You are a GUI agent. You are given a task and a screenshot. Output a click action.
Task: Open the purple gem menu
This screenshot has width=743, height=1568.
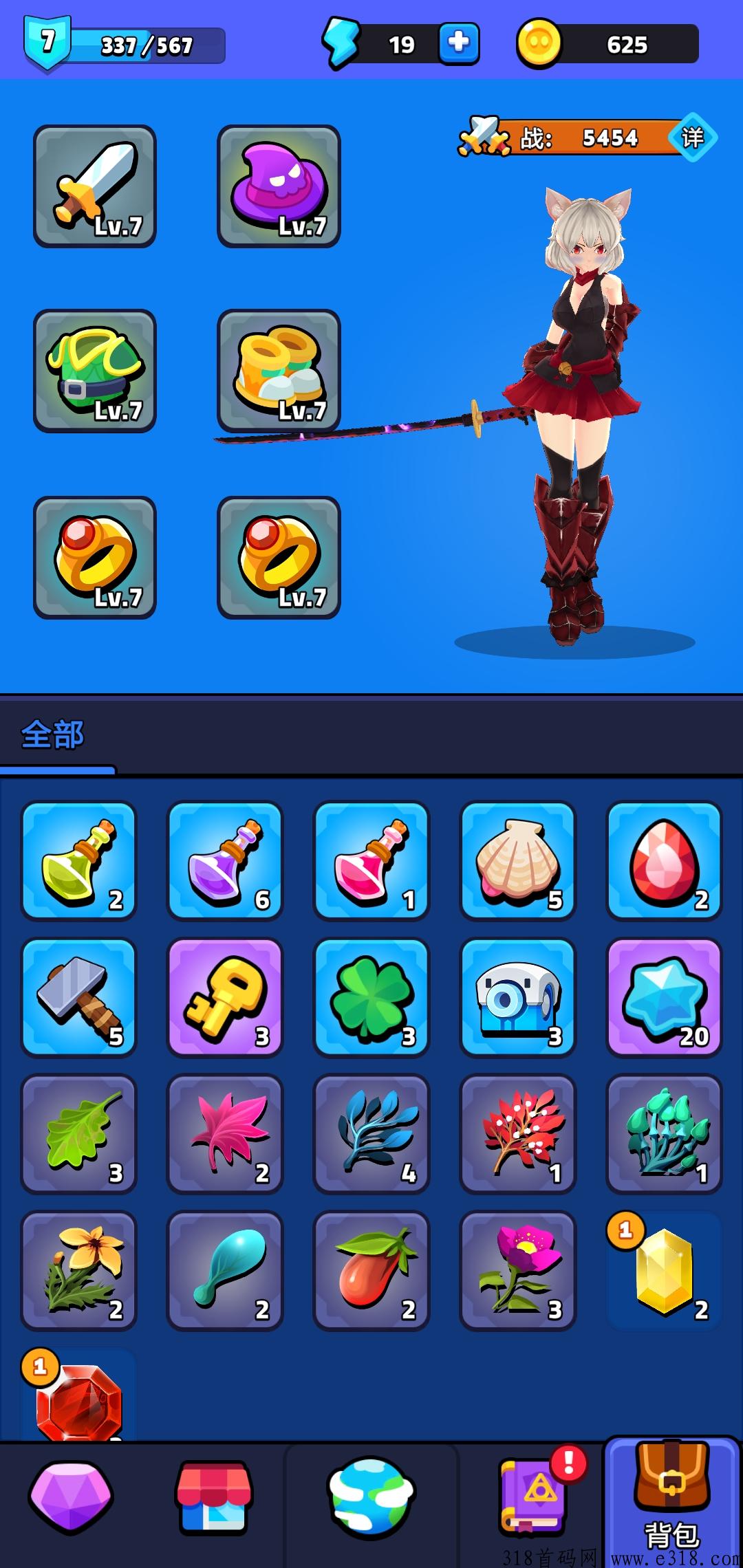pyautogui.click(x=70, y=1498)
